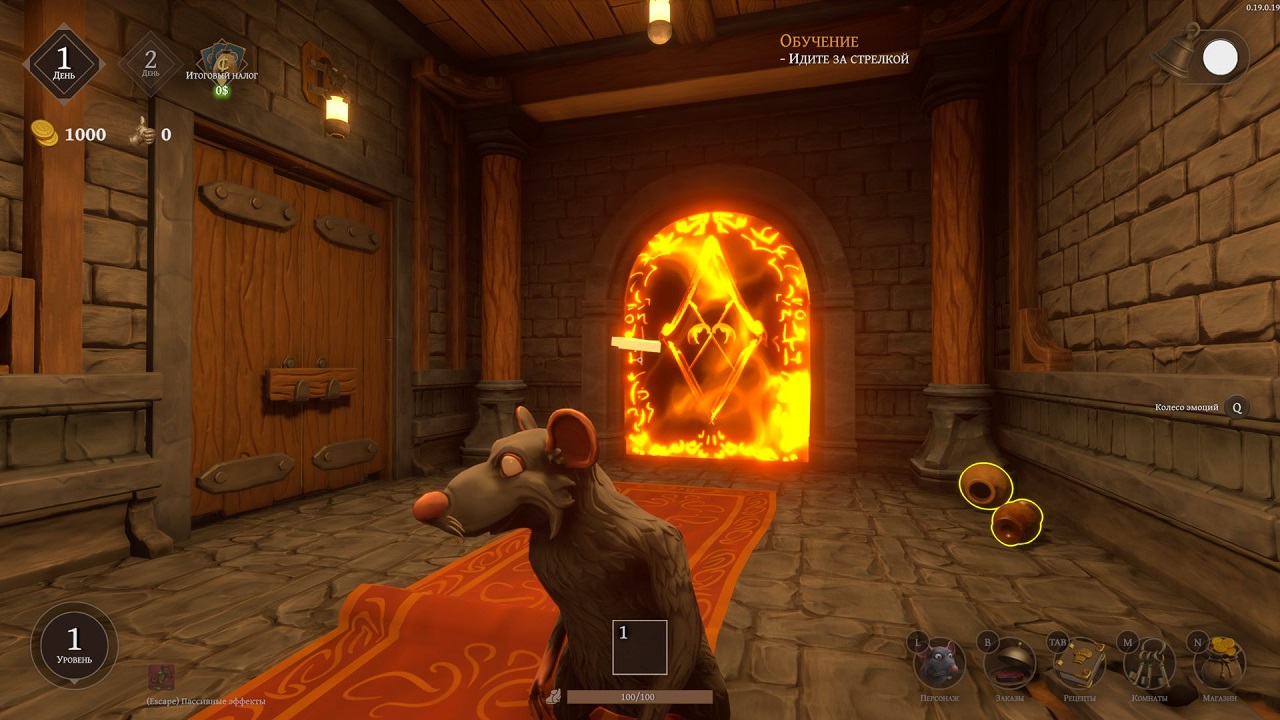The image size is (1280, 720).
Task: Click the Обучение tutorial objective tracker
Action: [844, 50]
